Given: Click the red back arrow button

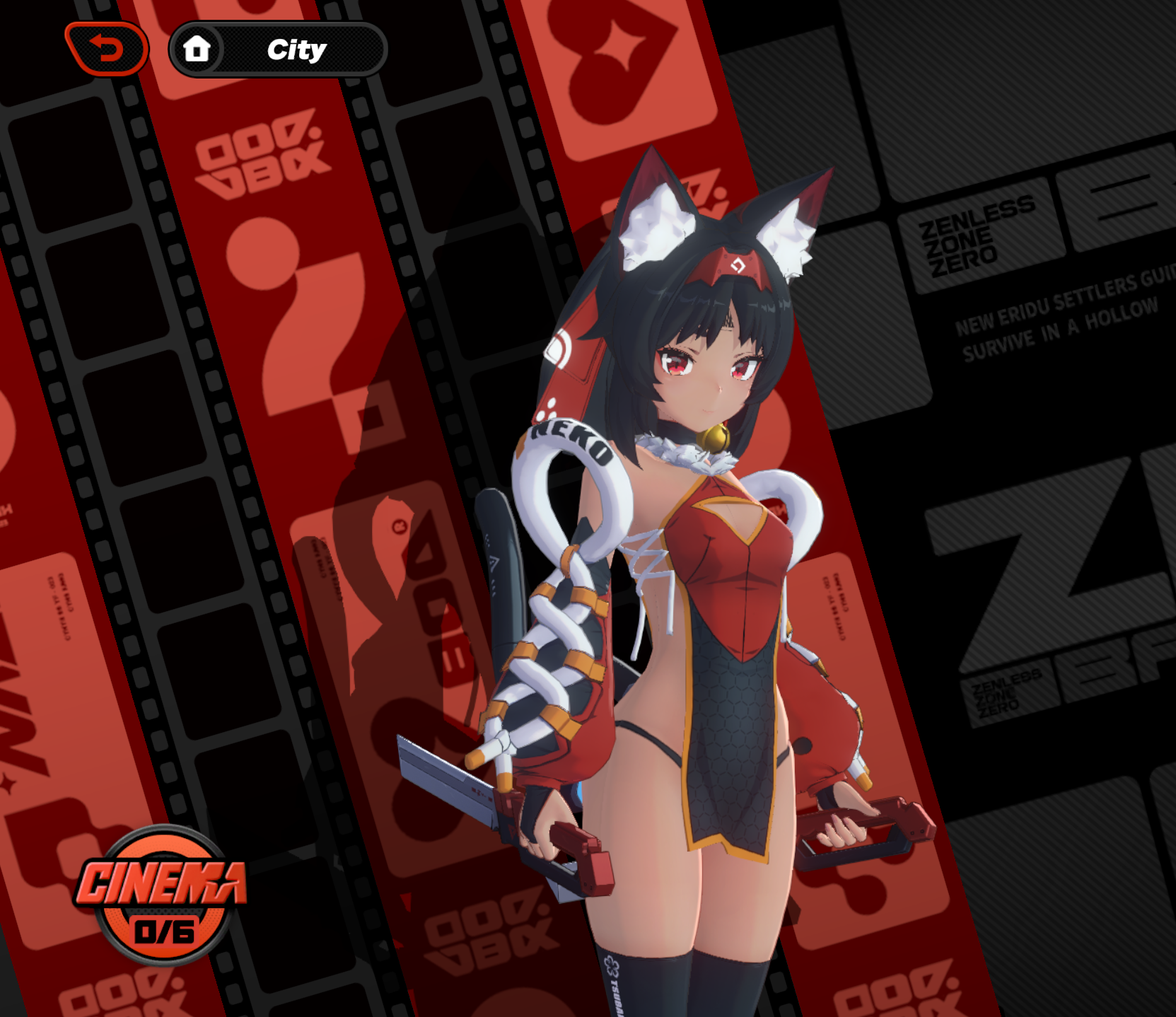Looking at the screenshot, I should (107, 49).
